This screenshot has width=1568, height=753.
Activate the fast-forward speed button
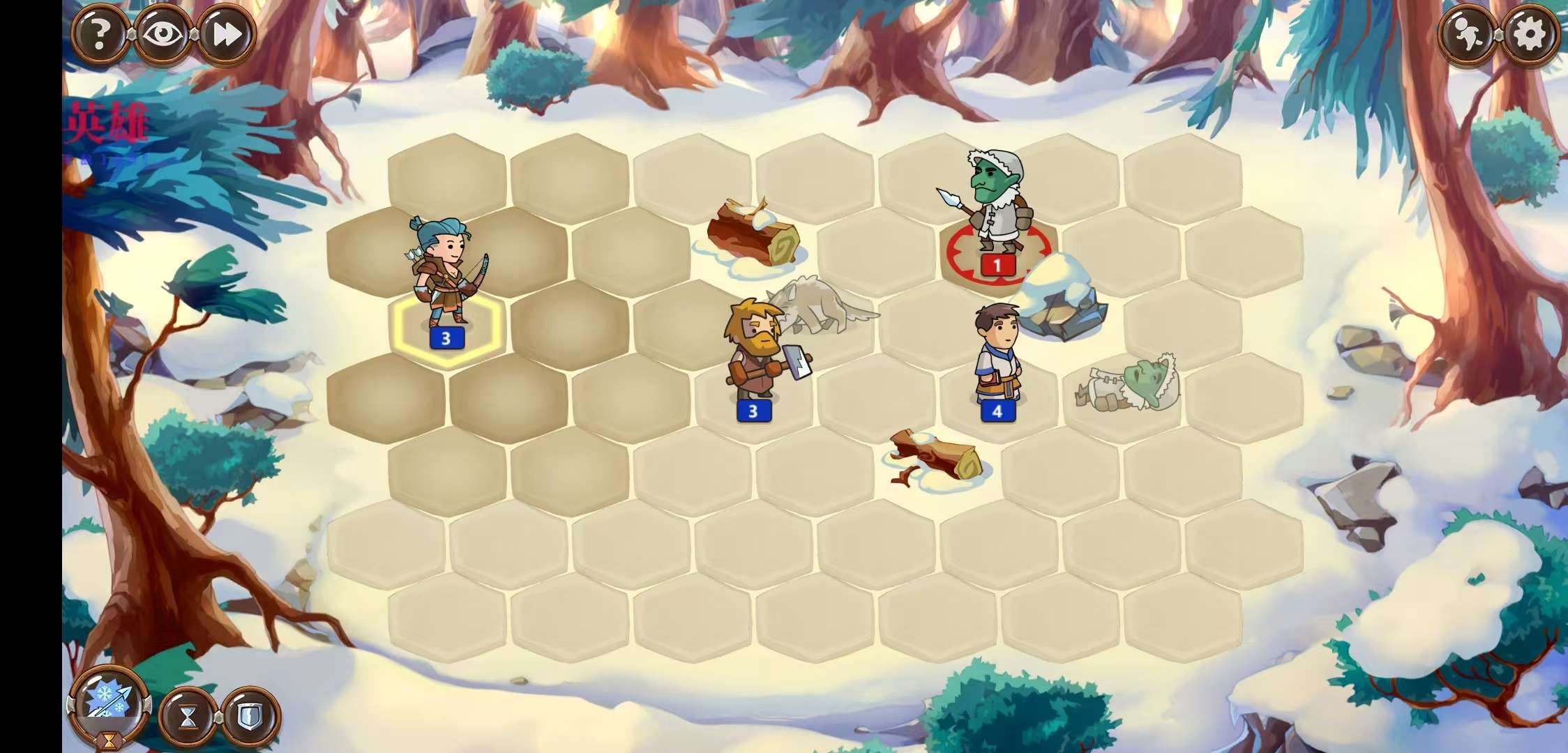(x=227, y=33)
